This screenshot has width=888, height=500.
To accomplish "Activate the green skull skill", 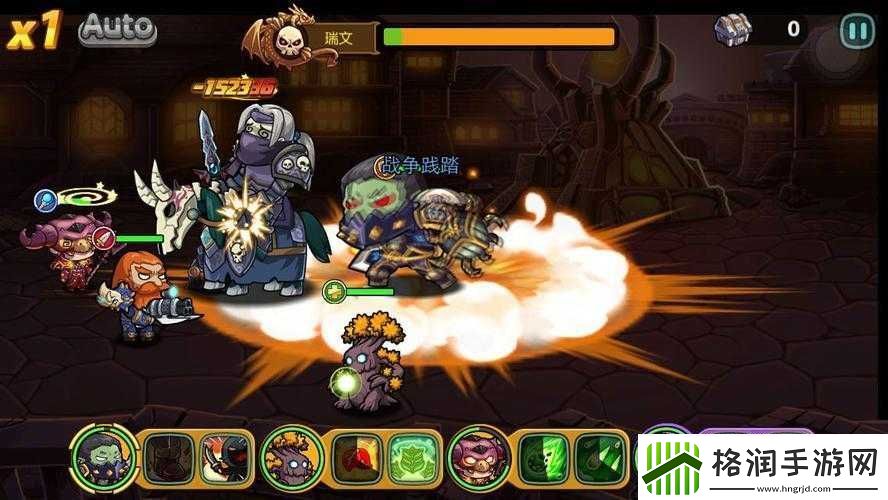I will tap(543, 459).
